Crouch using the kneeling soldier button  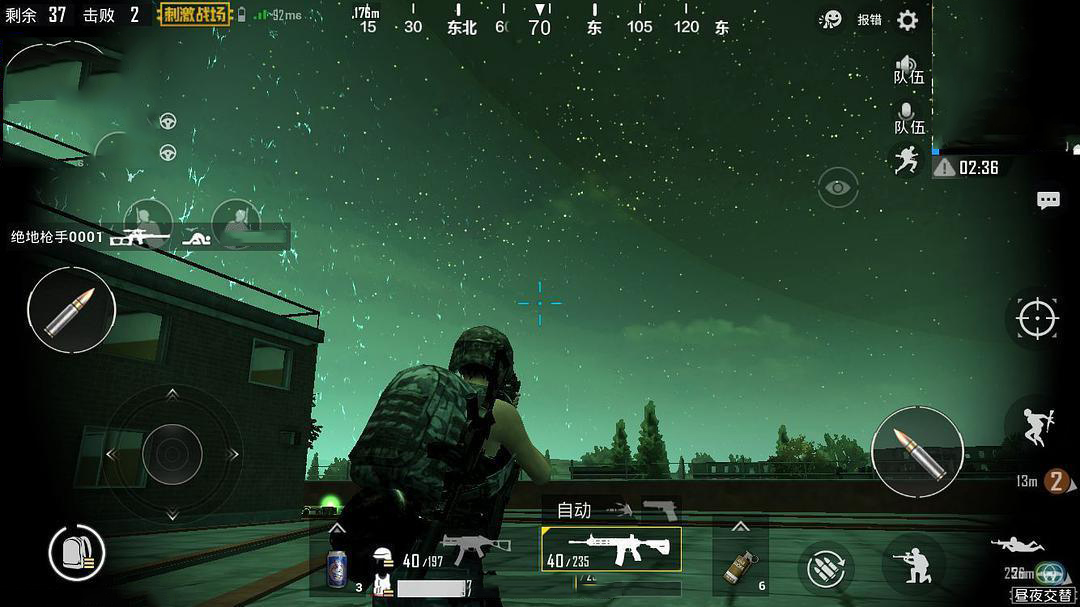[x=914, y=566]
